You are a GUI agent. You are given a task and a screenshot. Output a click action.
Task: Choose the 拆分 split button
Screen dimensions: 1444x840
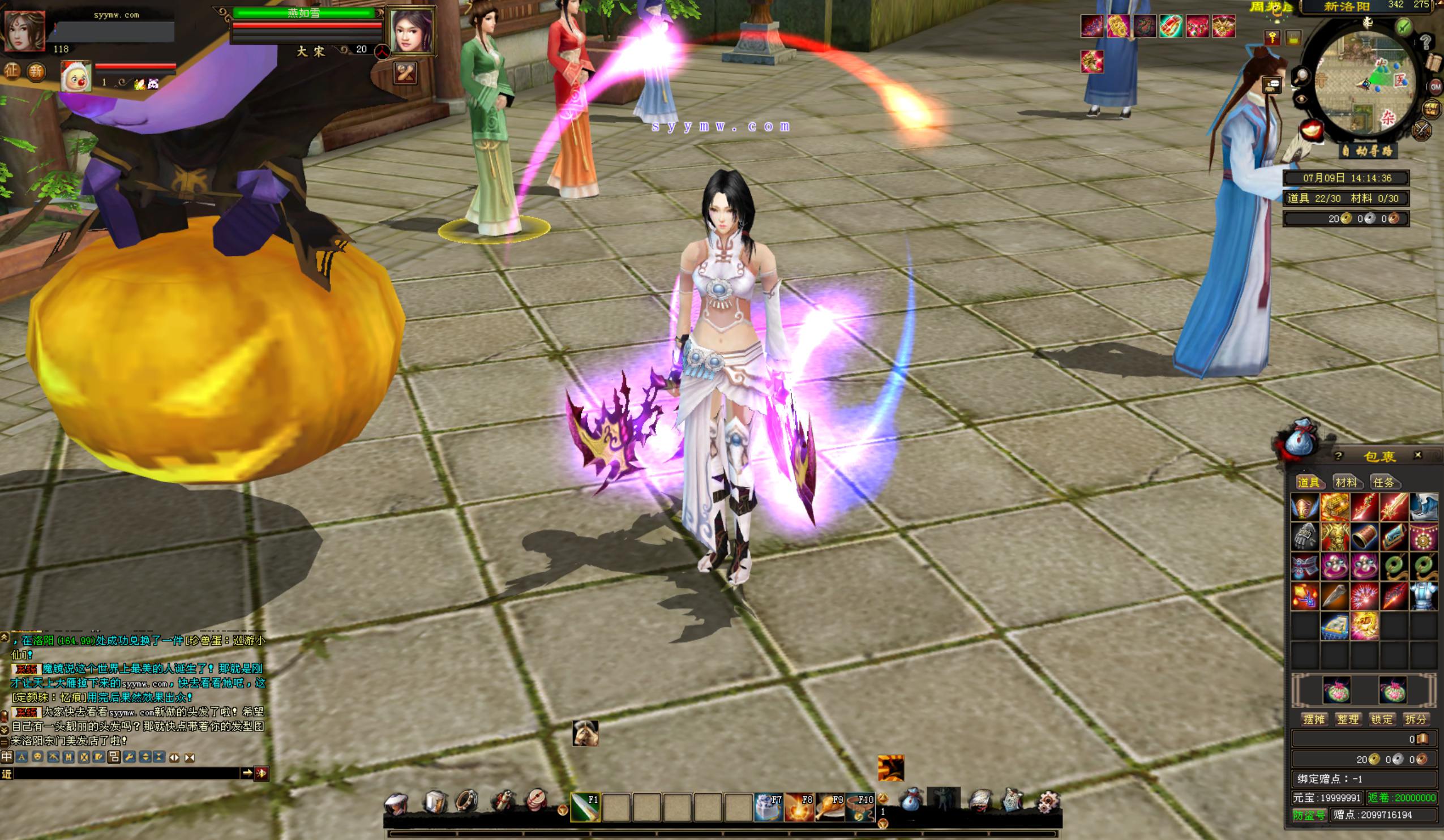coord(1415,719)
